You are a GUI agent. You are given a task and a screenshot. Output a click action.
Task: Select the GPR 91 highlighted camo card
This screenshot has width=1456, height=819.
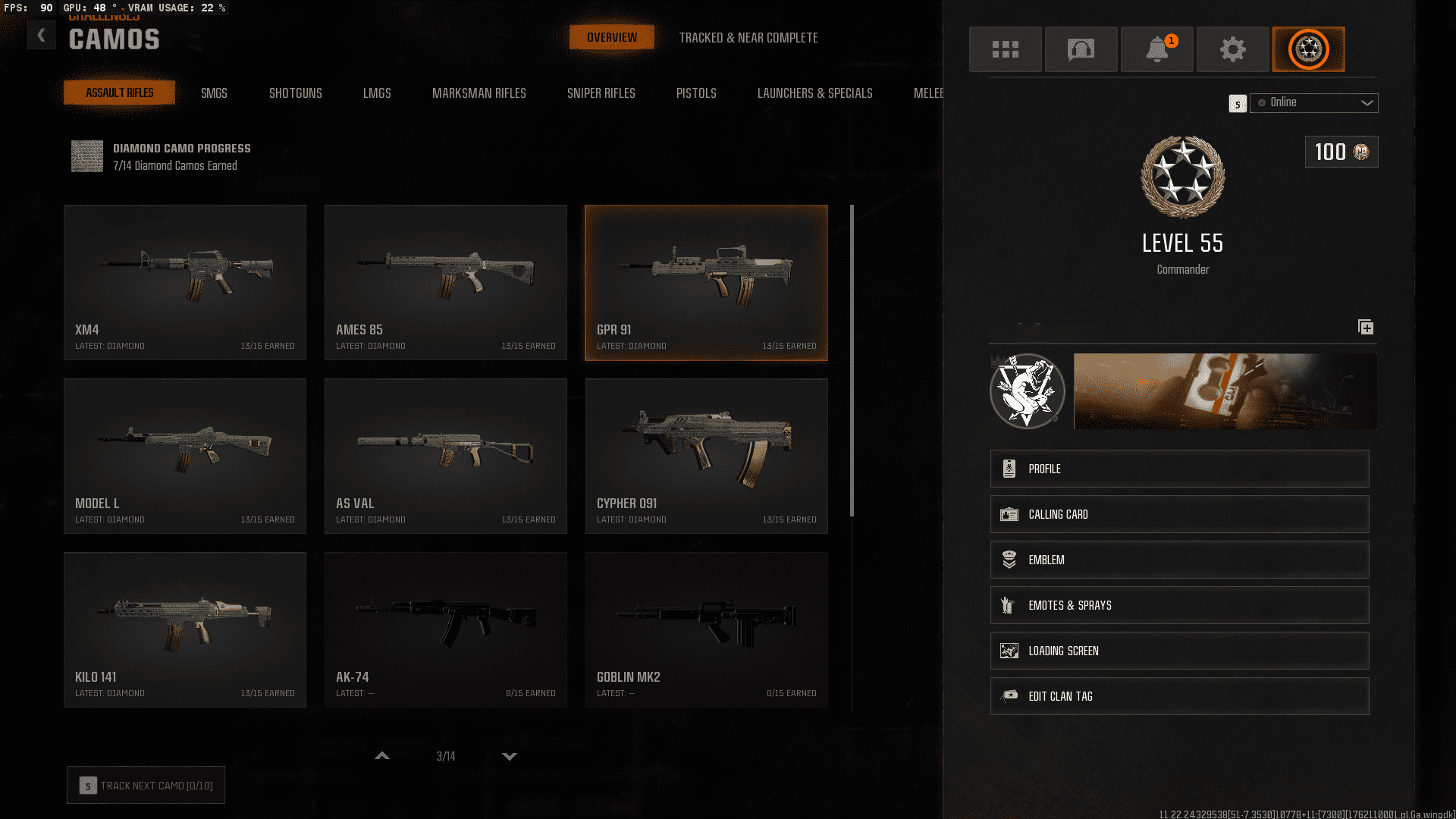pyautogui.click(x=706, y=282)
